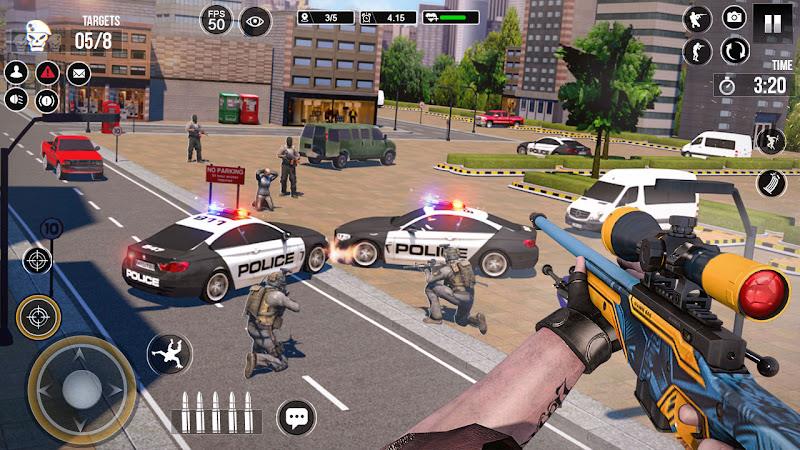Tap the crouching figure icon
This screenshot has width=800, height=450.
click(771, 141)
